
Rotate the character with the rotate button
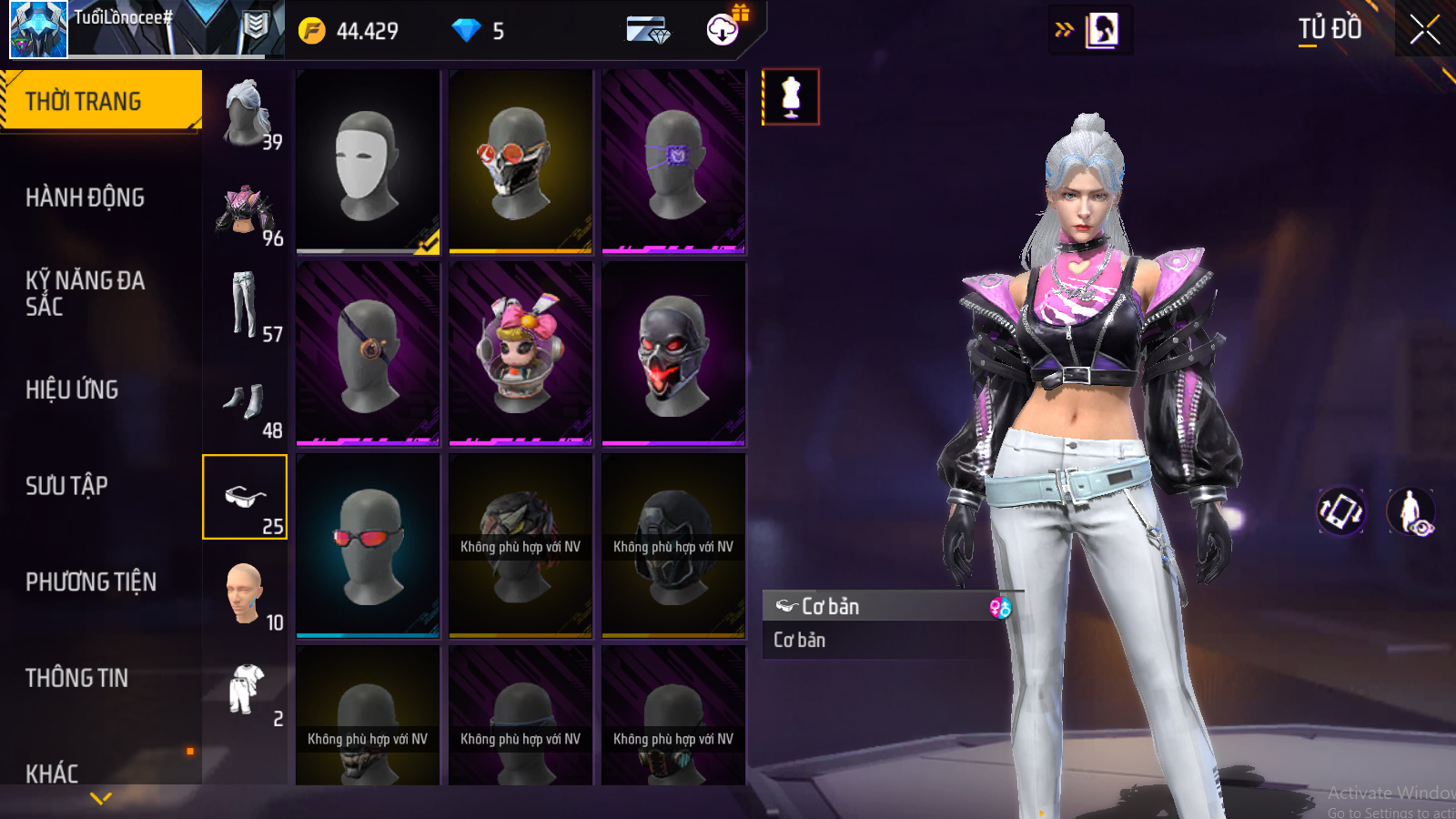click(1340, 511)
